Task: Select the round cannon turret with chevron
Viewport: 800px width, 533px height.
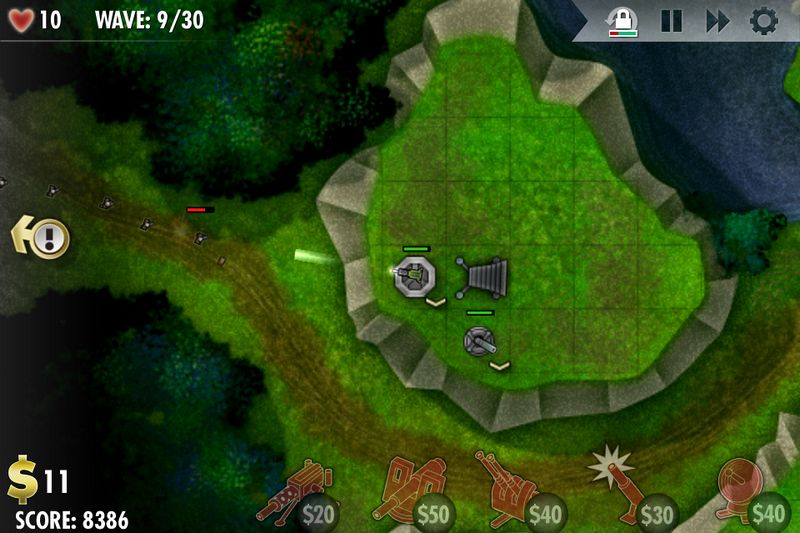Action: [x=481, y=341]
